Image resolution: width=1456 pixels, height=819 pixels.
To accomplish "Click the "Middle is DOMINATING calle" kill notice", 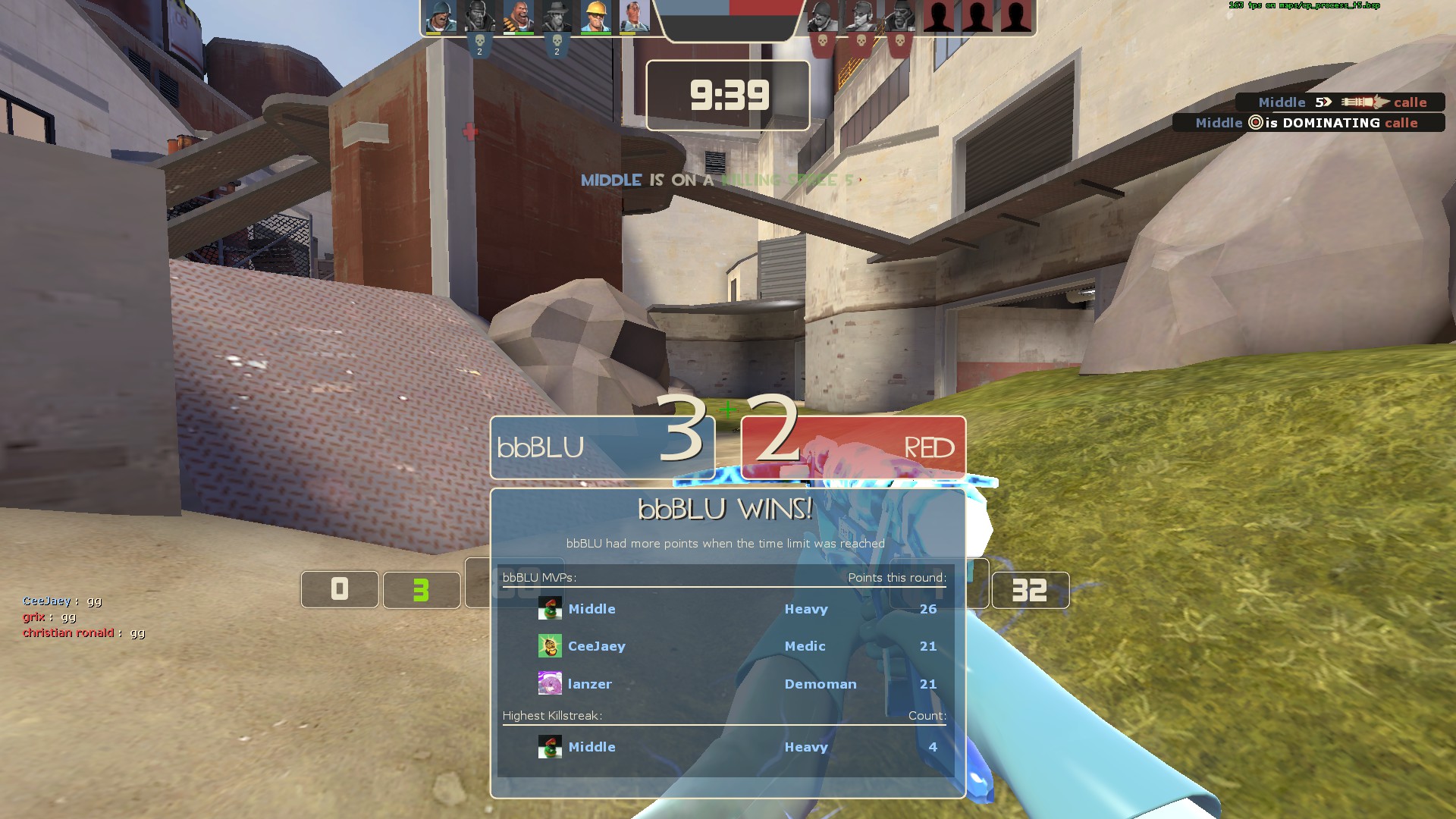I will pyautogui.click(x=1307, y=123).
